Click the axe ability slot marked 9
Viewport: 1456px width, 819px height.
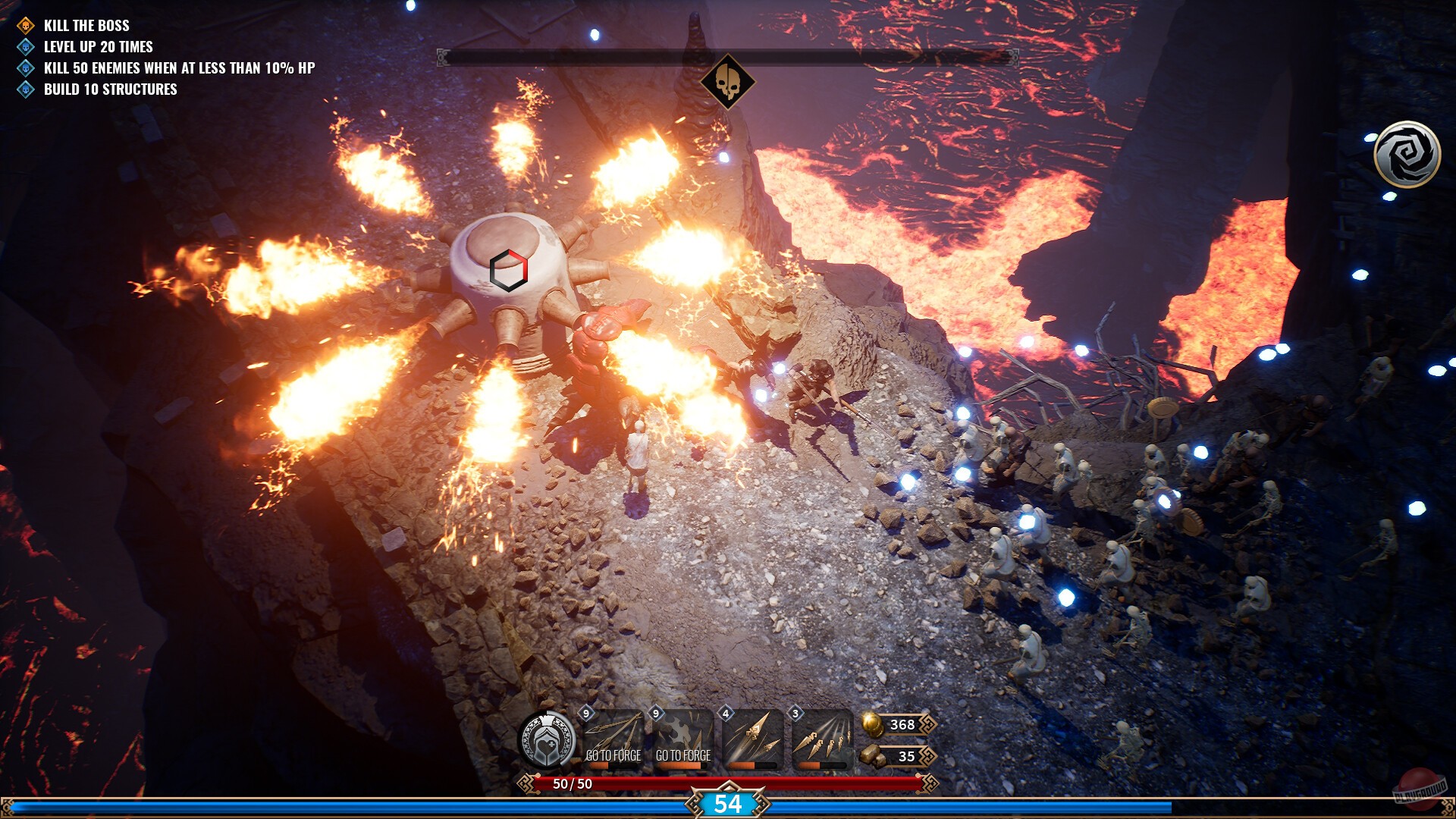[684, 737]
